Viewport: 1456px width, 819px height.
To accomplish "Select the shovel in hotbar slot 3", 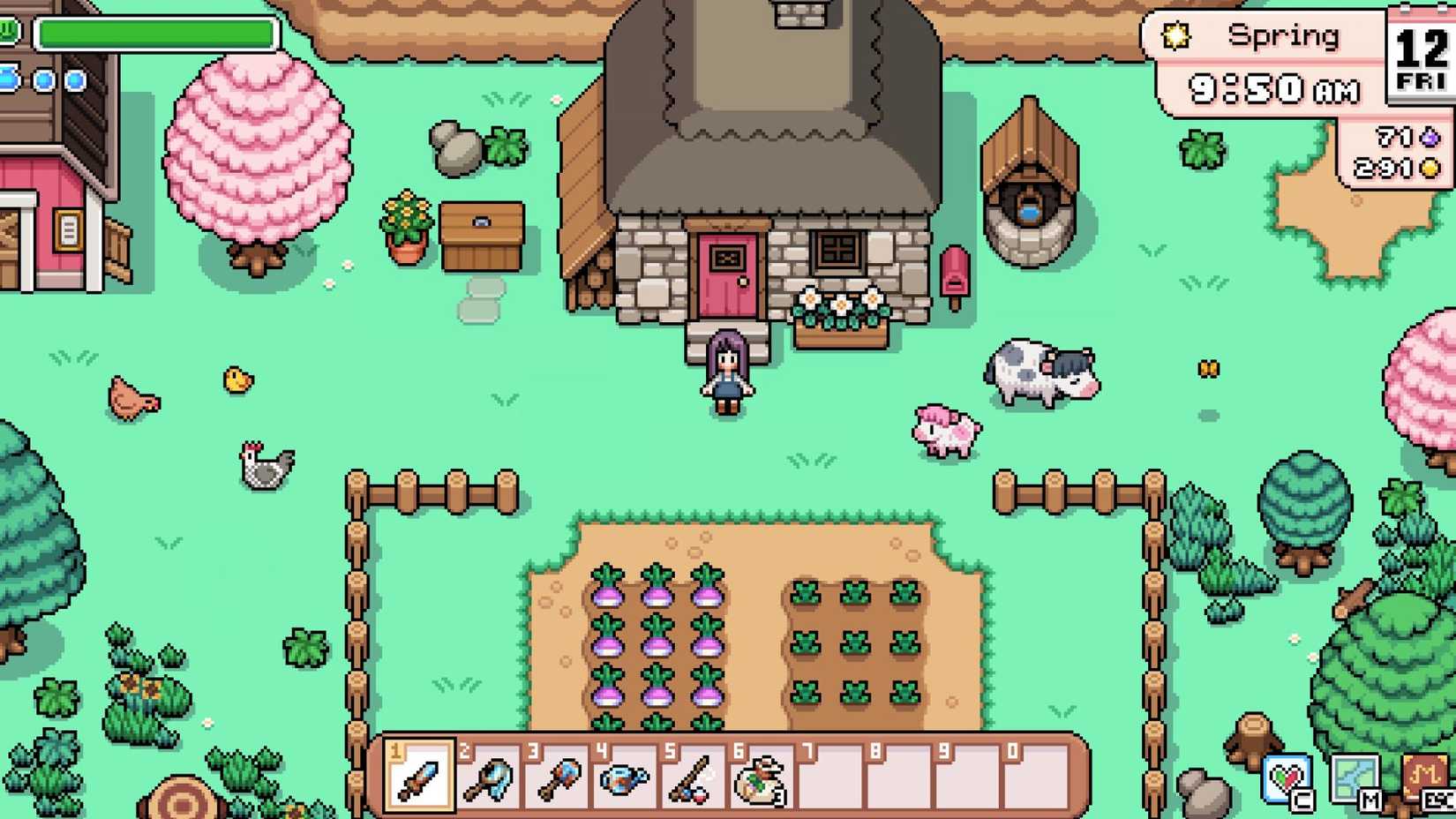I will tap(559, 780).
